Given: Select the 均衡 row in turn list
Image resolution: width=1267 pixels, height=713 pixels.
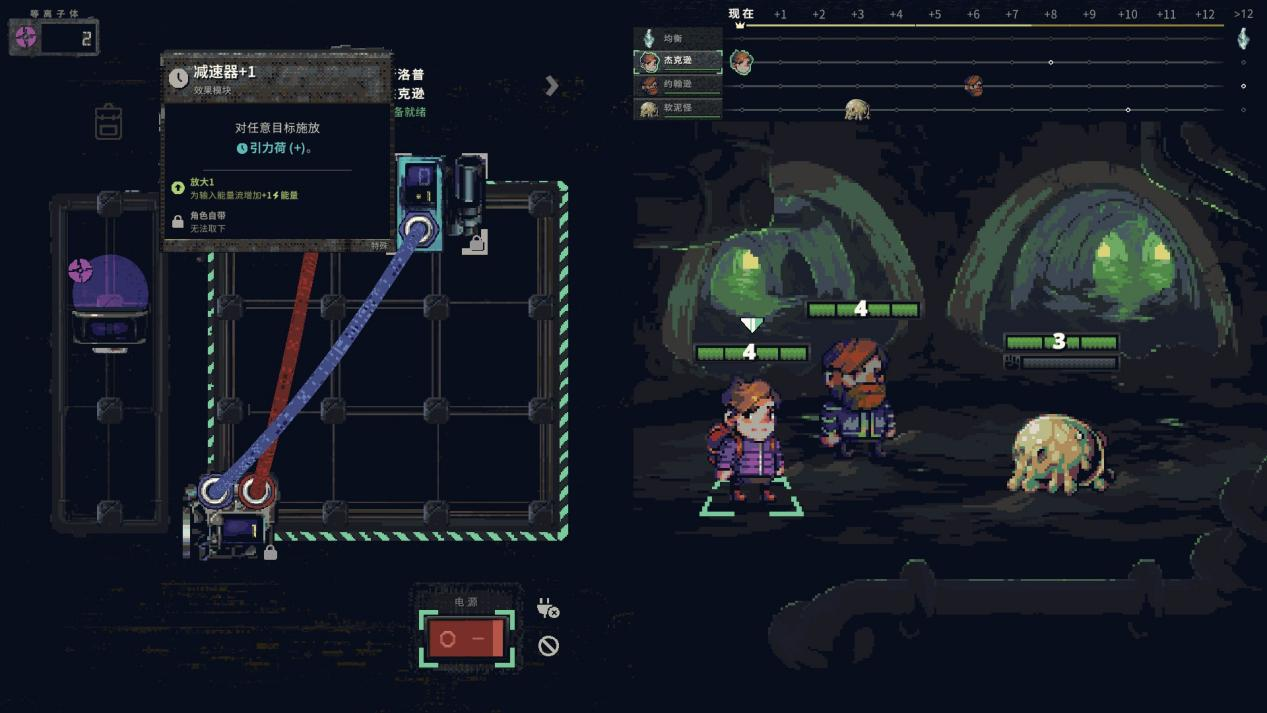Looking at the screenshot, I should click(678, 39).
